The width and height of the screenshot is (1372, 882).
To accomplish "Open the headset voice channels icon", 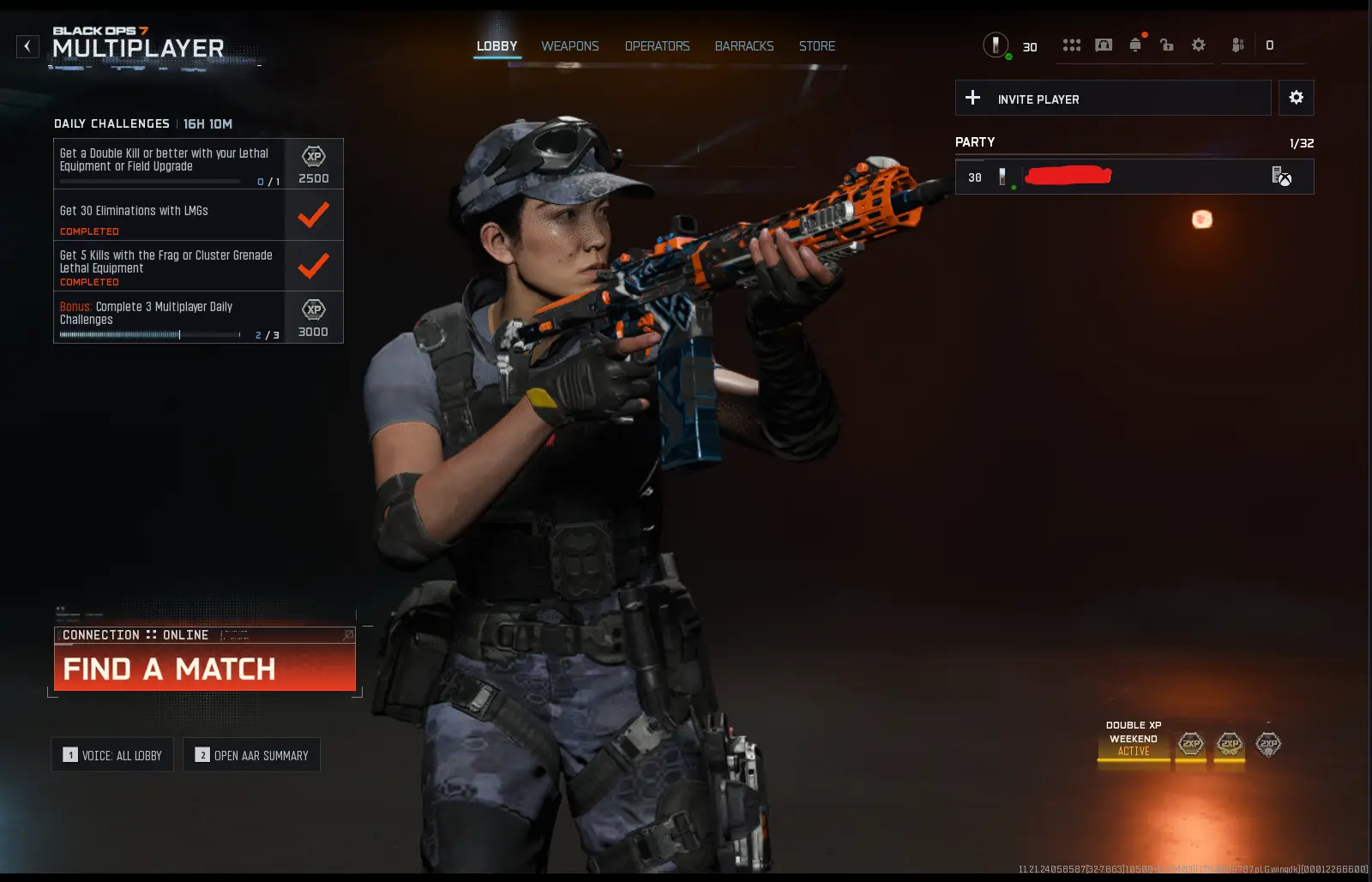I will point(1104,45).
